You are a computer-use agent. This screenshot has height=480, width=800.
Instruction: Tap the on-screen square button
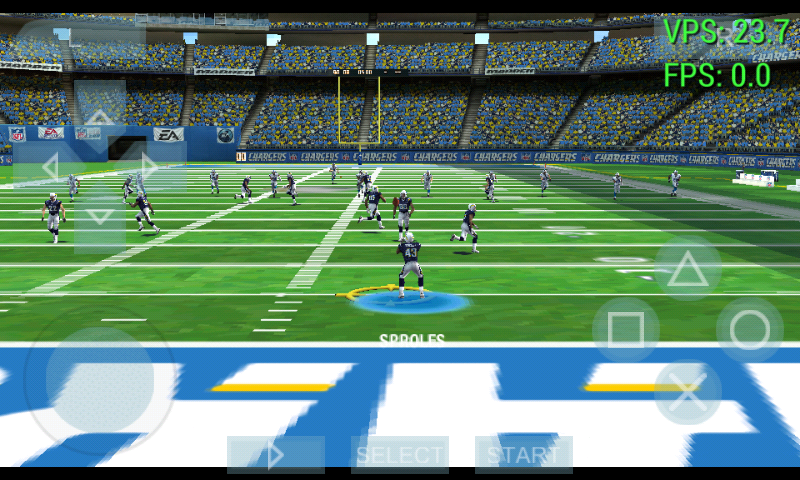[x=626, y=330]
